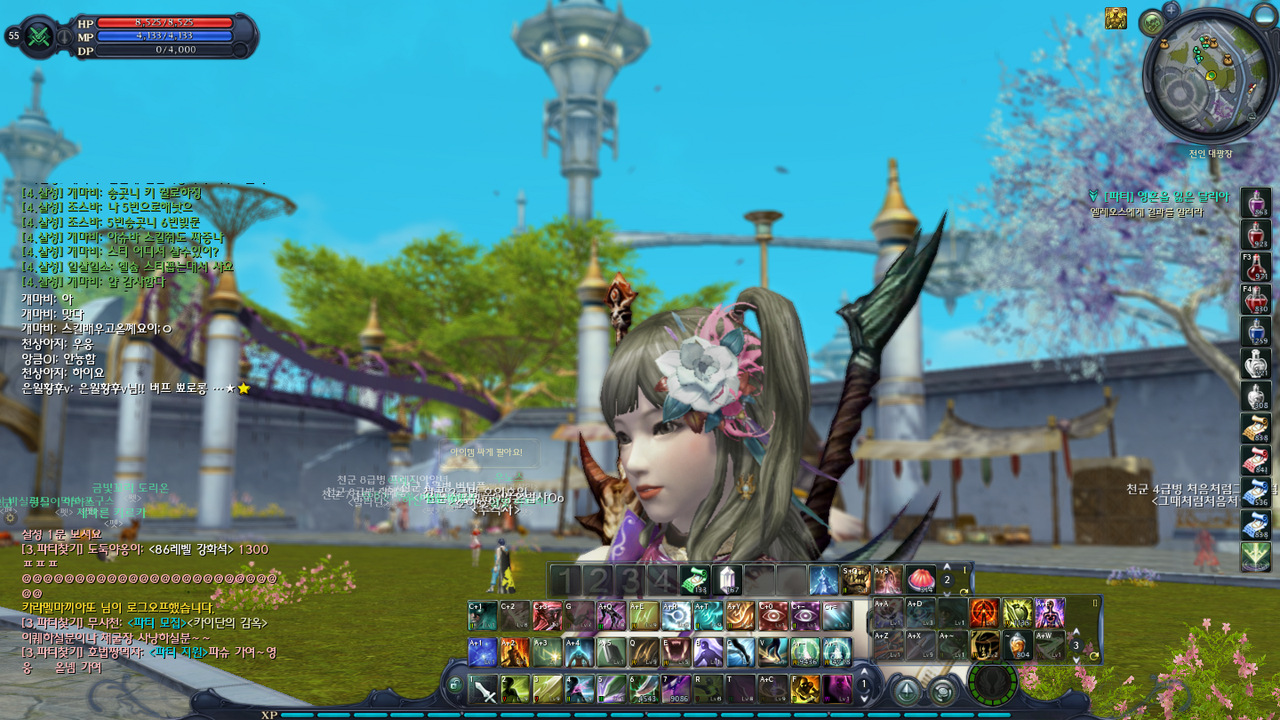Image resolution: width=1280 pixels, height=720 pixels.
Task: Click the plus button above the minimap
Action: point(1171,9)
